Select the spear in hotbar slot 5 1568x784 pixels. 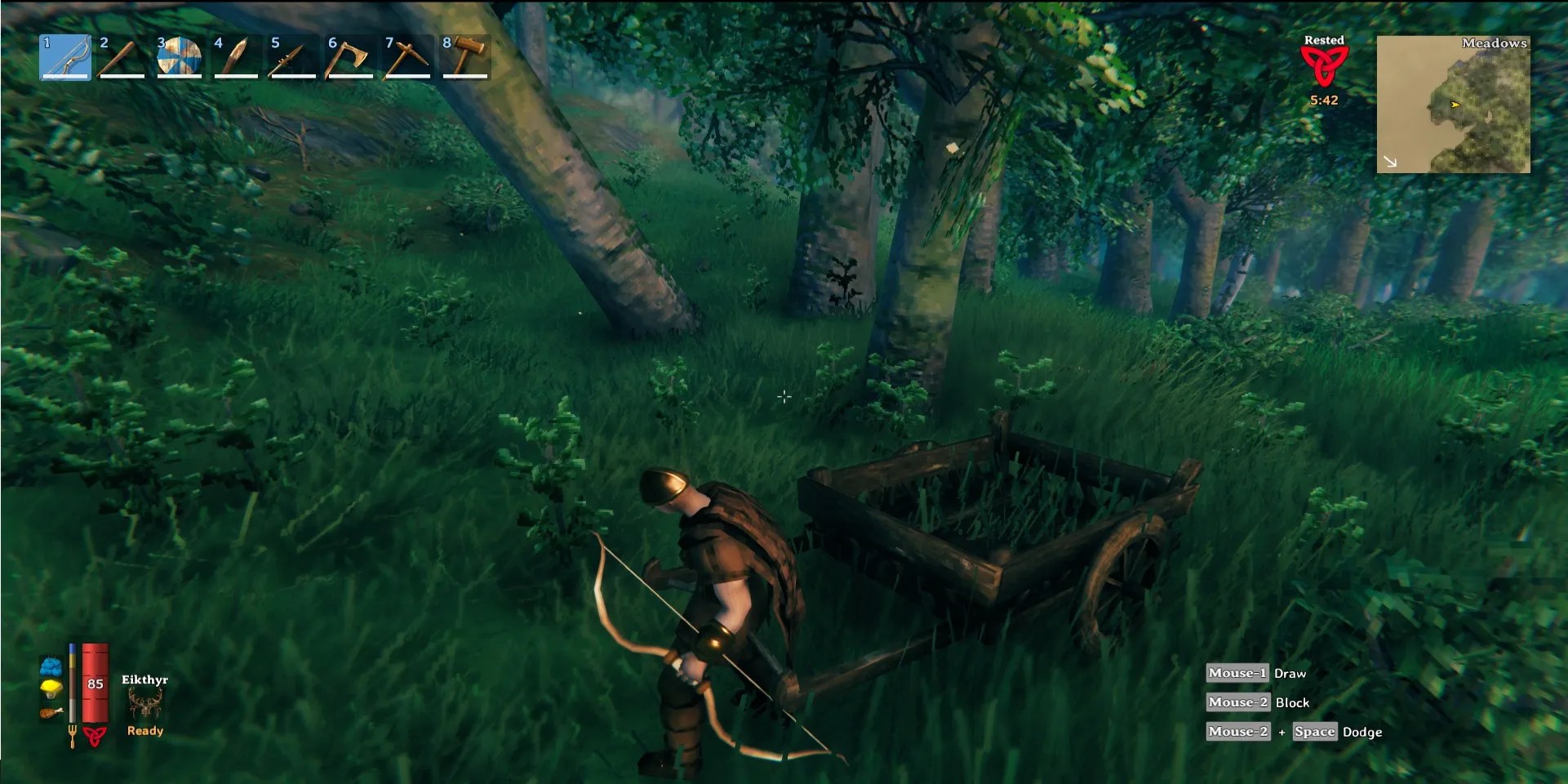(x=292, y=57)
